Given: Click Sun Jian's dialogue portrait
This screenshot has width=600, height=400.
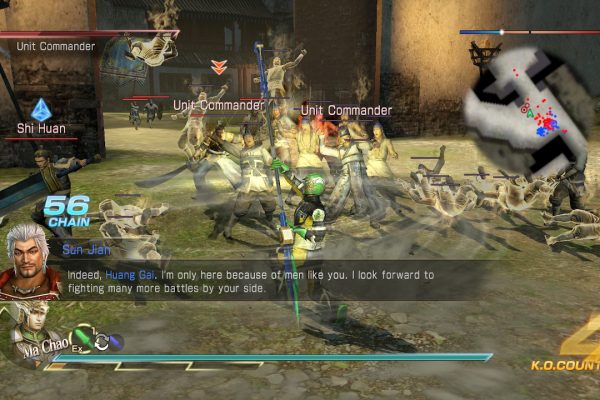Looking at the screenshot, I should tap(28, 260).
